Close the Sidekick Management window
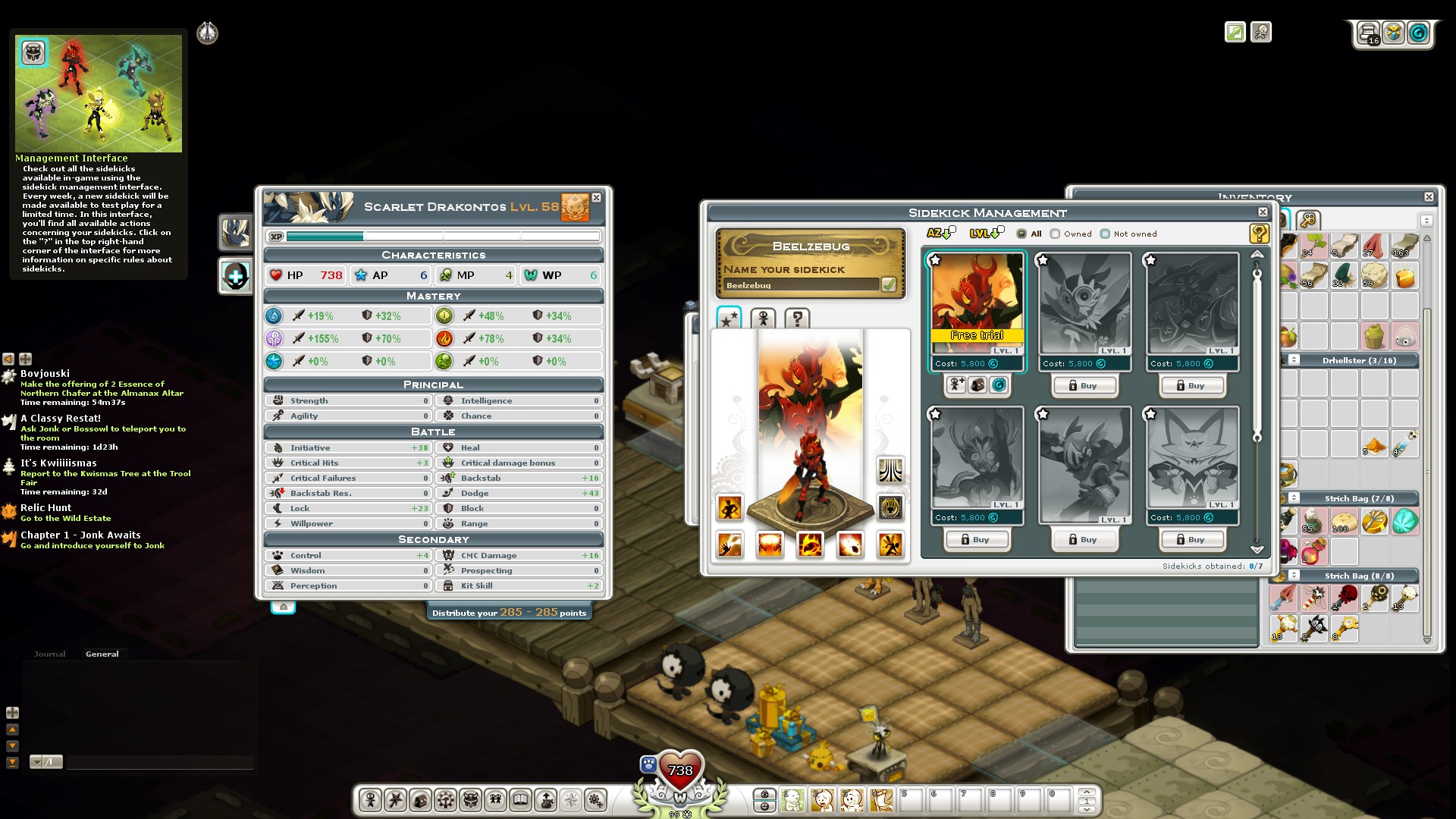 coord(1263,212)
